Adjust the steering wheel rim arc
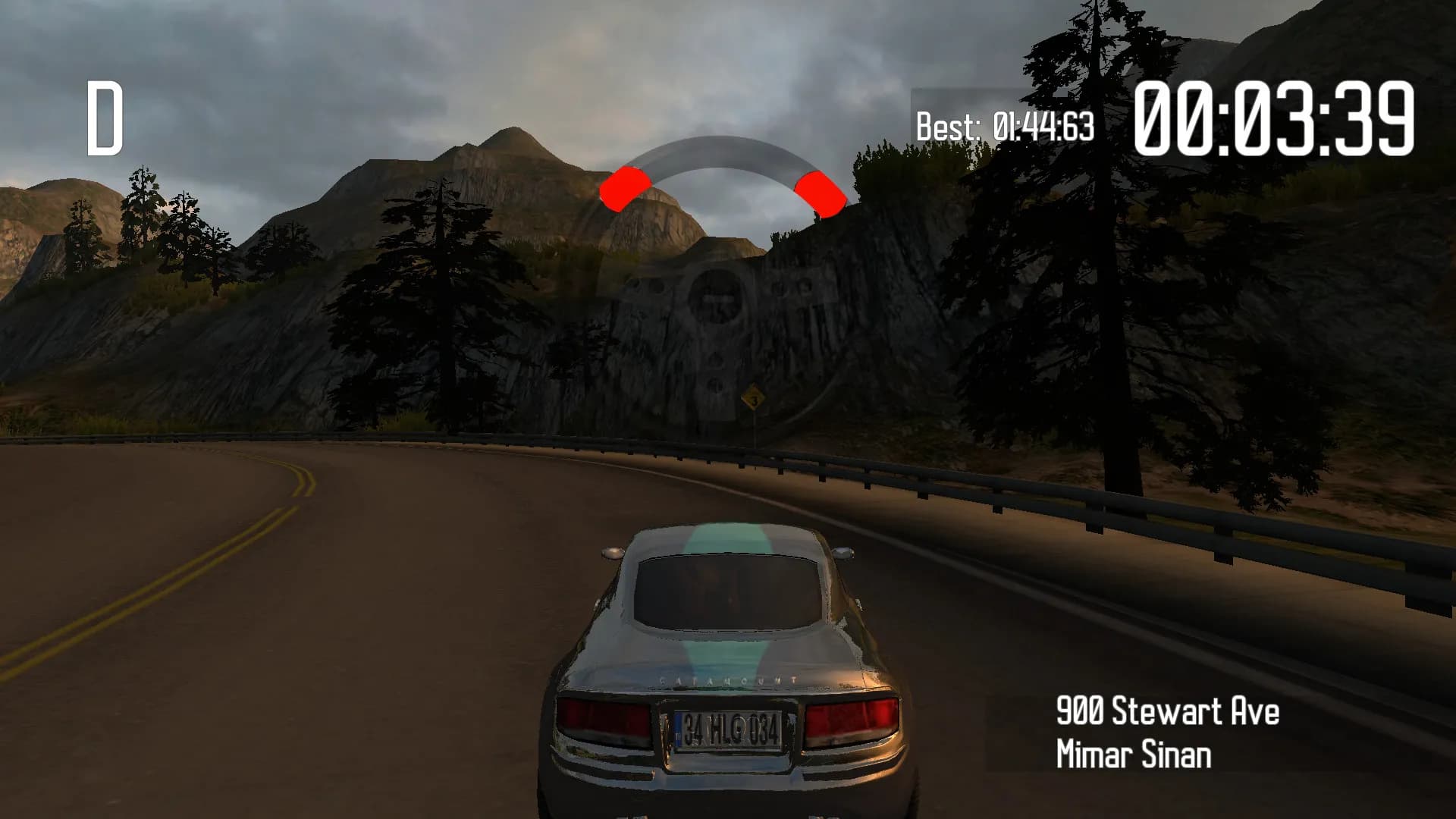 pos(722,150)
